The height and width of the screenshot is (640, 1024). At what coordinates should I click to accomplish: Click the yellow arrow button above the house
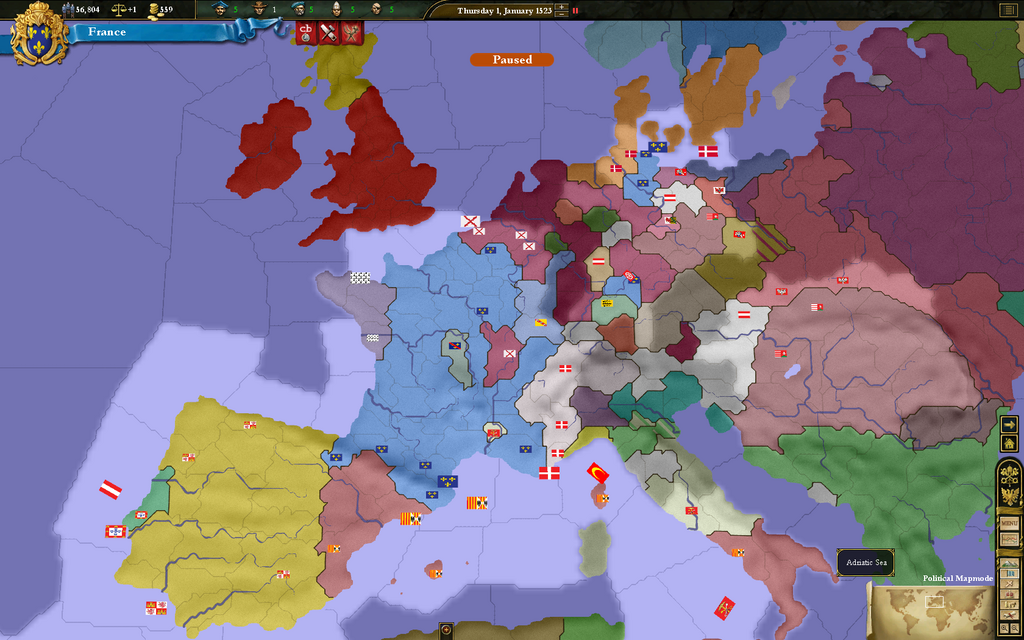(x=1010, y=424)
